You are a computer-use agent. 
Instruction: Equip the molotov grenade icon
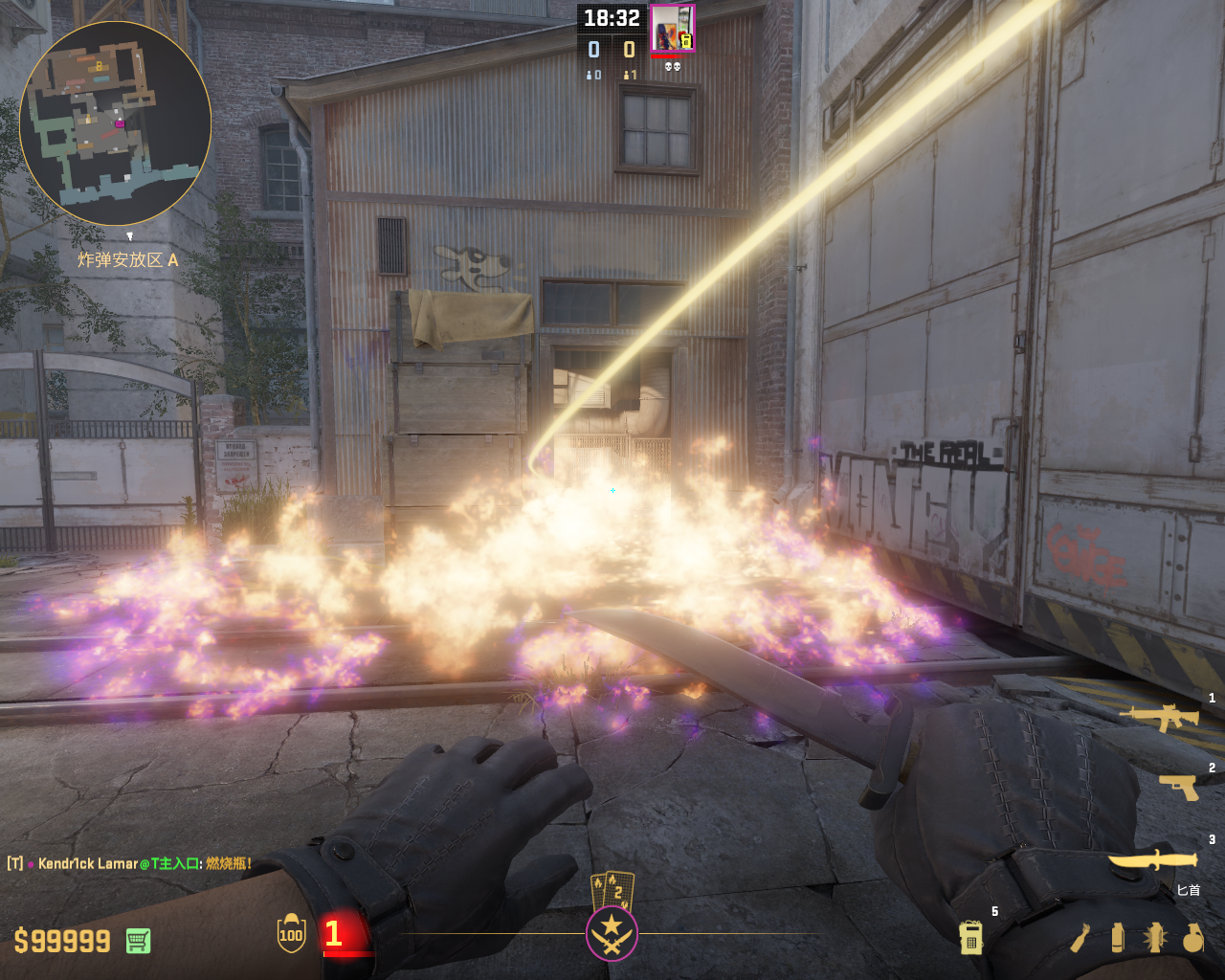pyautogui.click(x=1080, y=938)
